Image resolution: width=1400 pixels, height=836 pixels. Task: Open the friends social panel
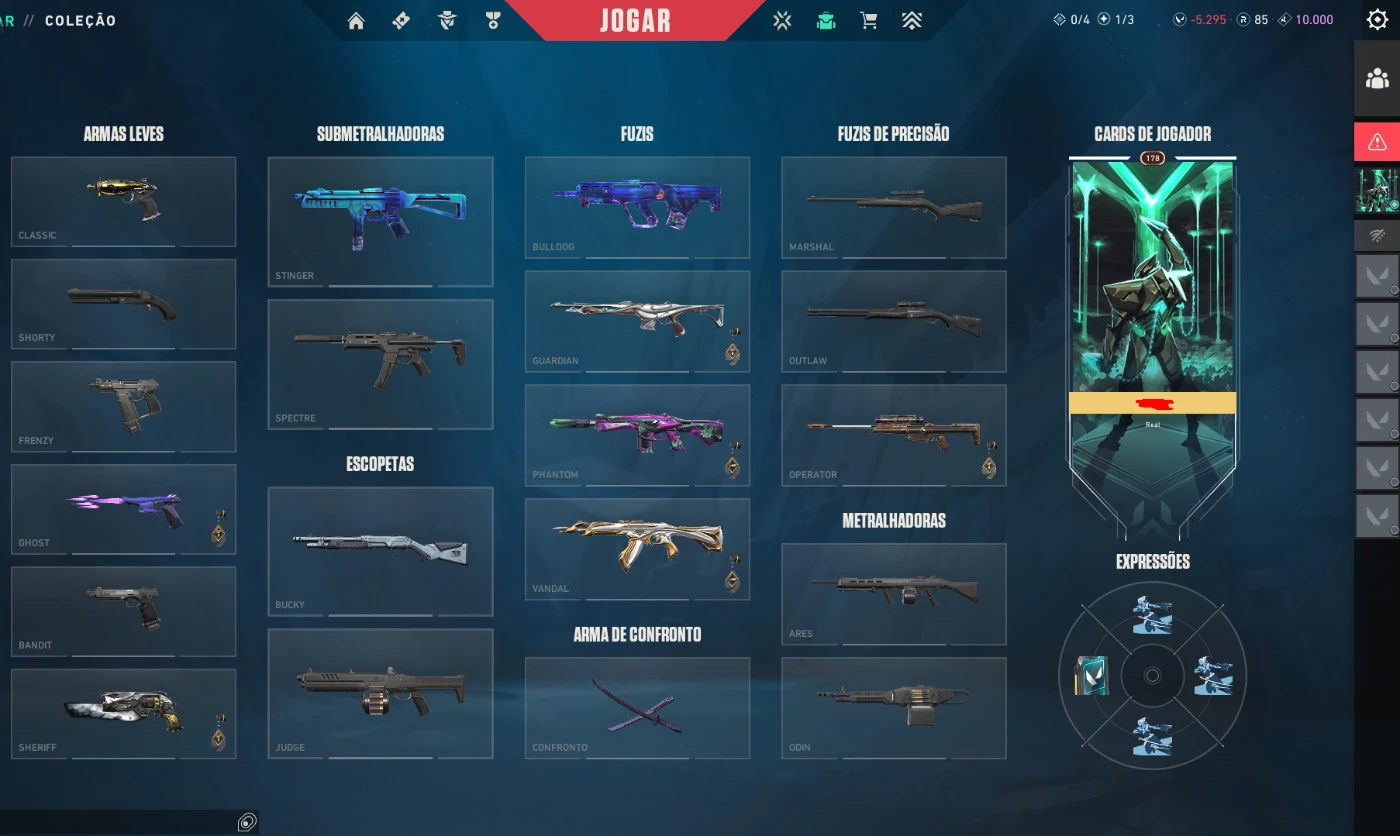click(1377, 78)
